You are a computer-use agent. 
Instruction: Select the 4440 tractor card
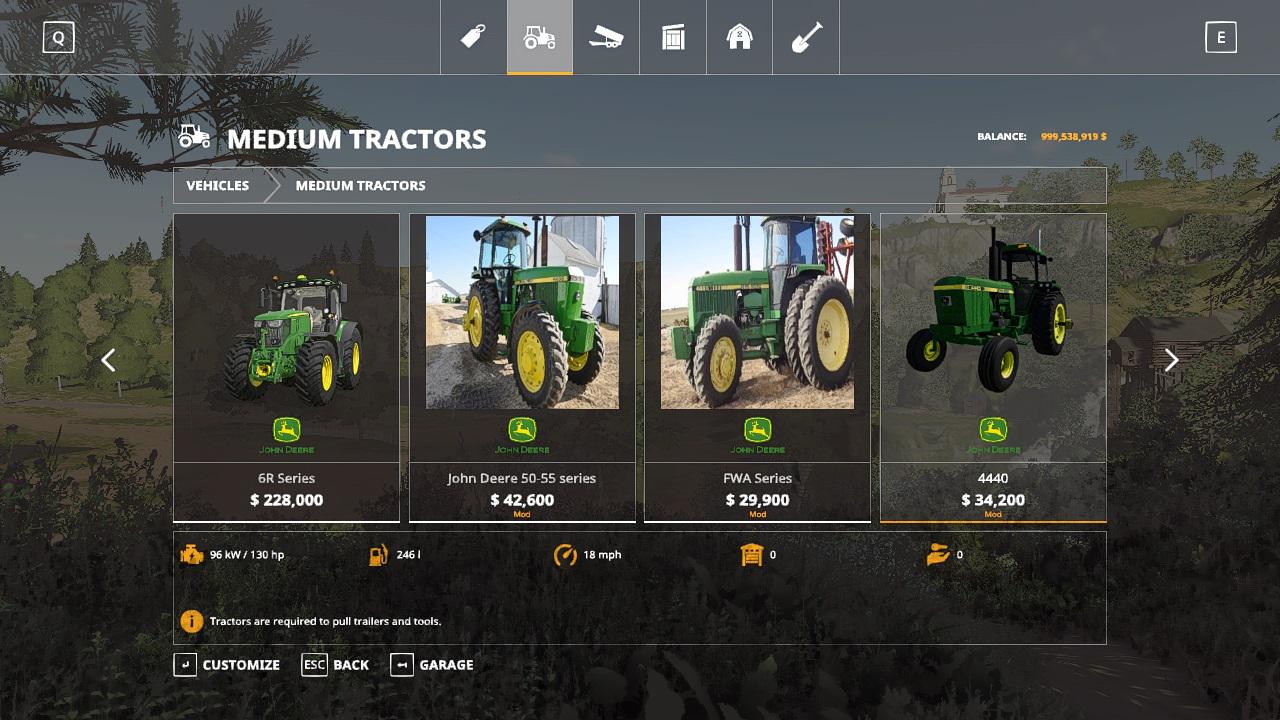993,367
